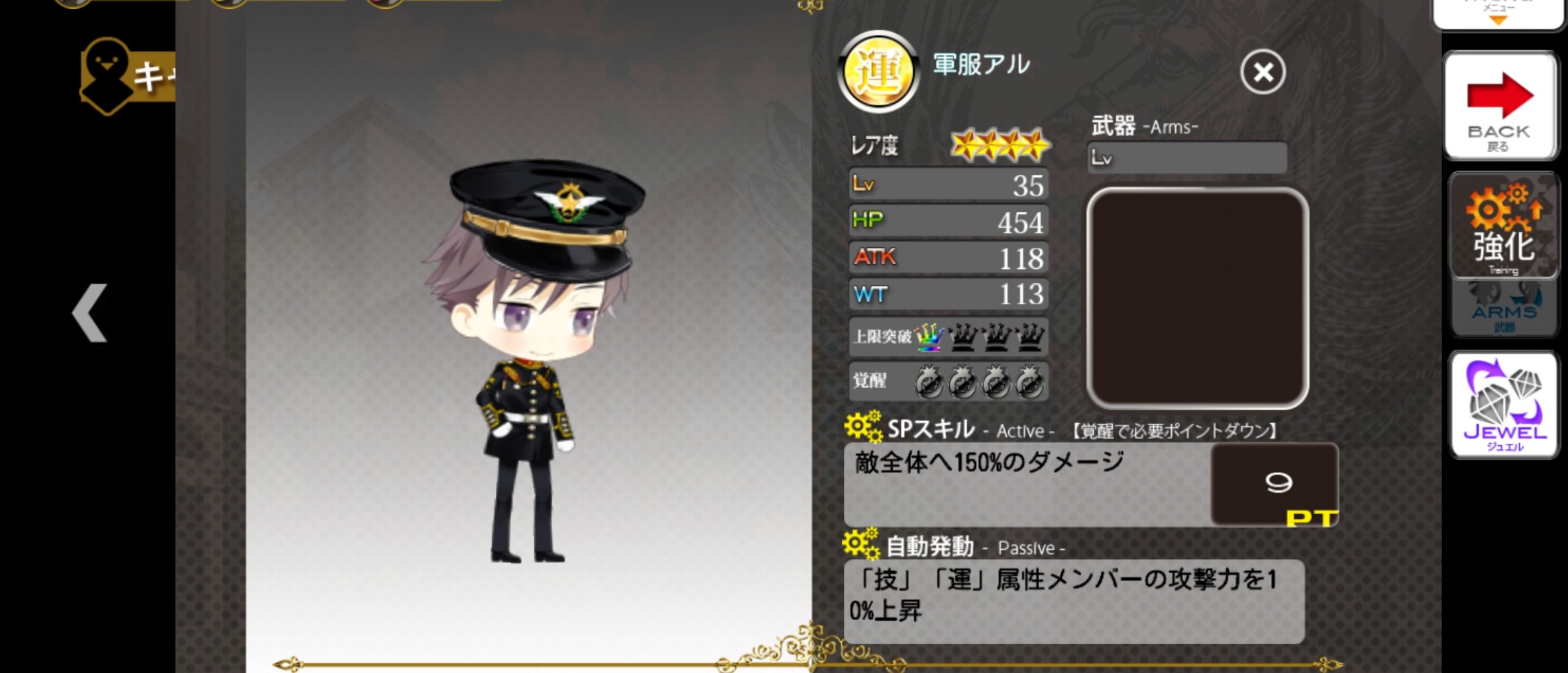Expand the menu dropdown at top right
The width and height of the screenshot is (1568, 673).
(1498, 14)
